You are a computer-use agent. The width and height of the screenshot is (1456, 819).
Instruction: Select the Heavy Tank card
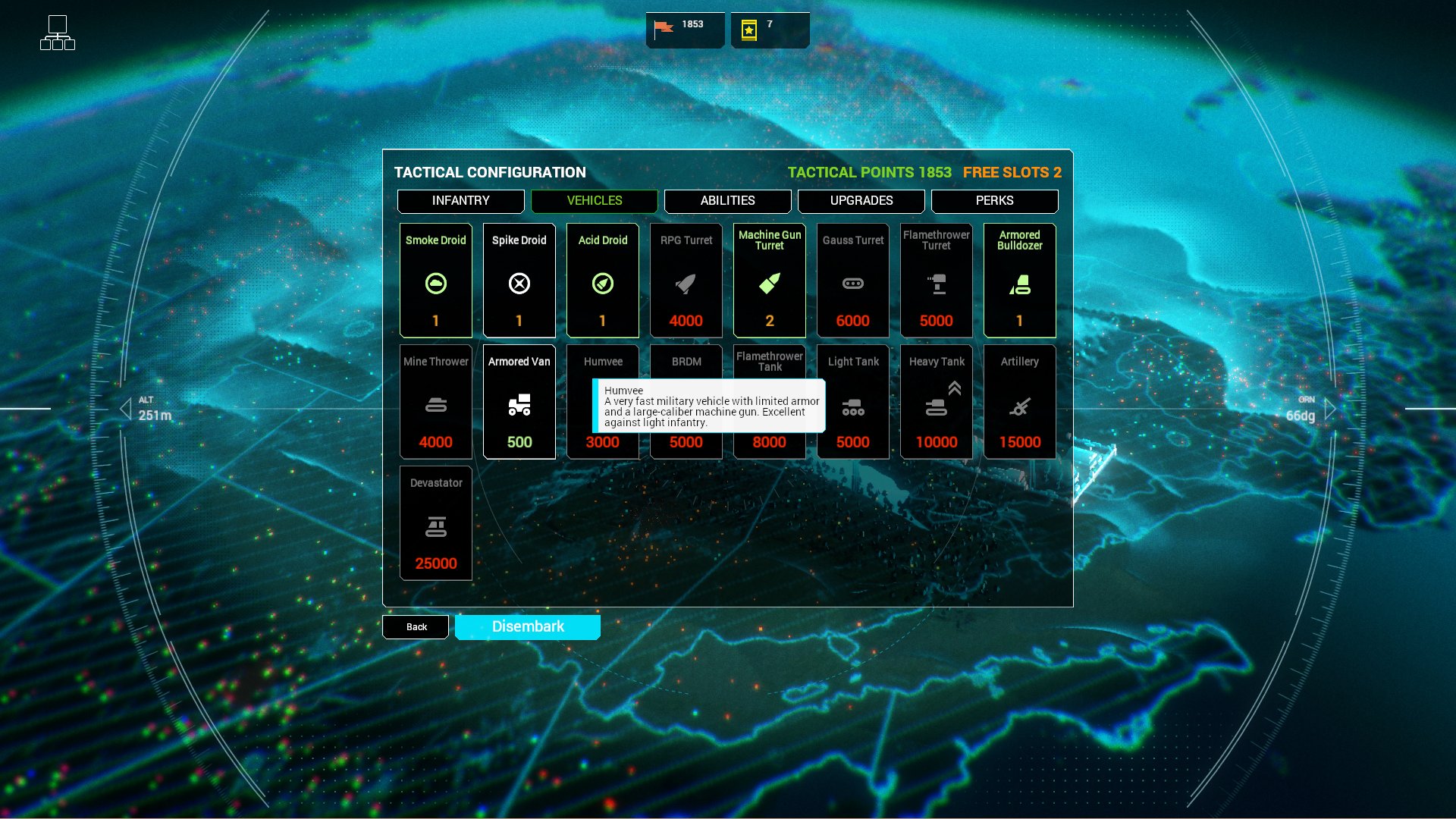pos(937,402)
